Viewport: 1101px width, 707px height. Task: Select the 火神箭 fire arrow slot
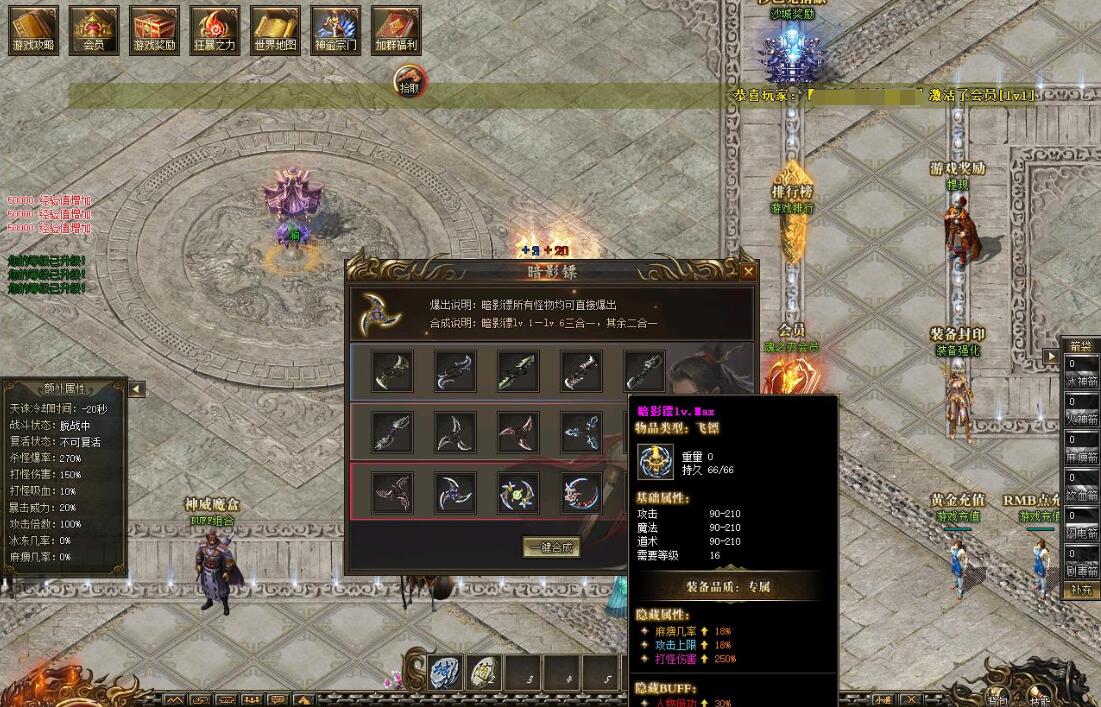pyautogui.click(x=1081, y=410)
